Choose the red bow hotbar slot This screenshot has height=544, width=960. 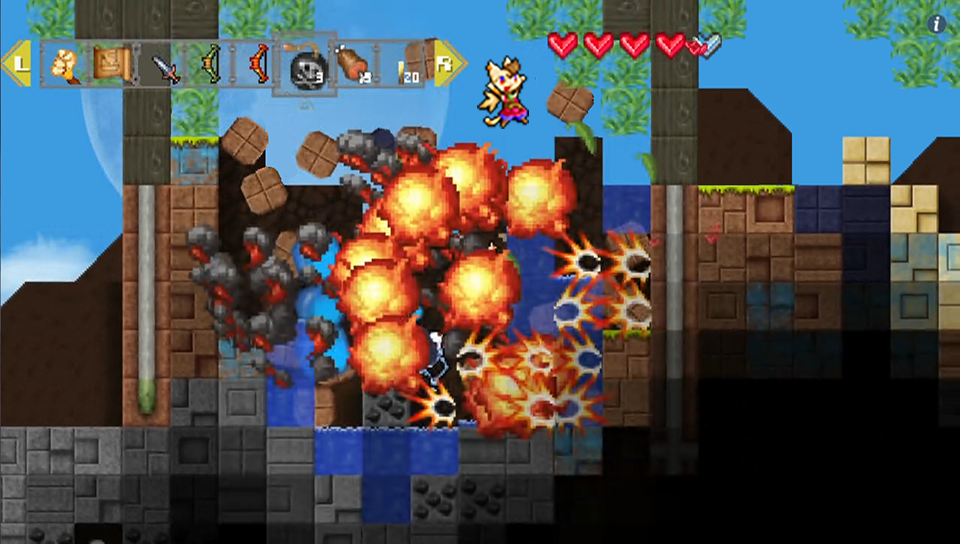coord(254,66)
